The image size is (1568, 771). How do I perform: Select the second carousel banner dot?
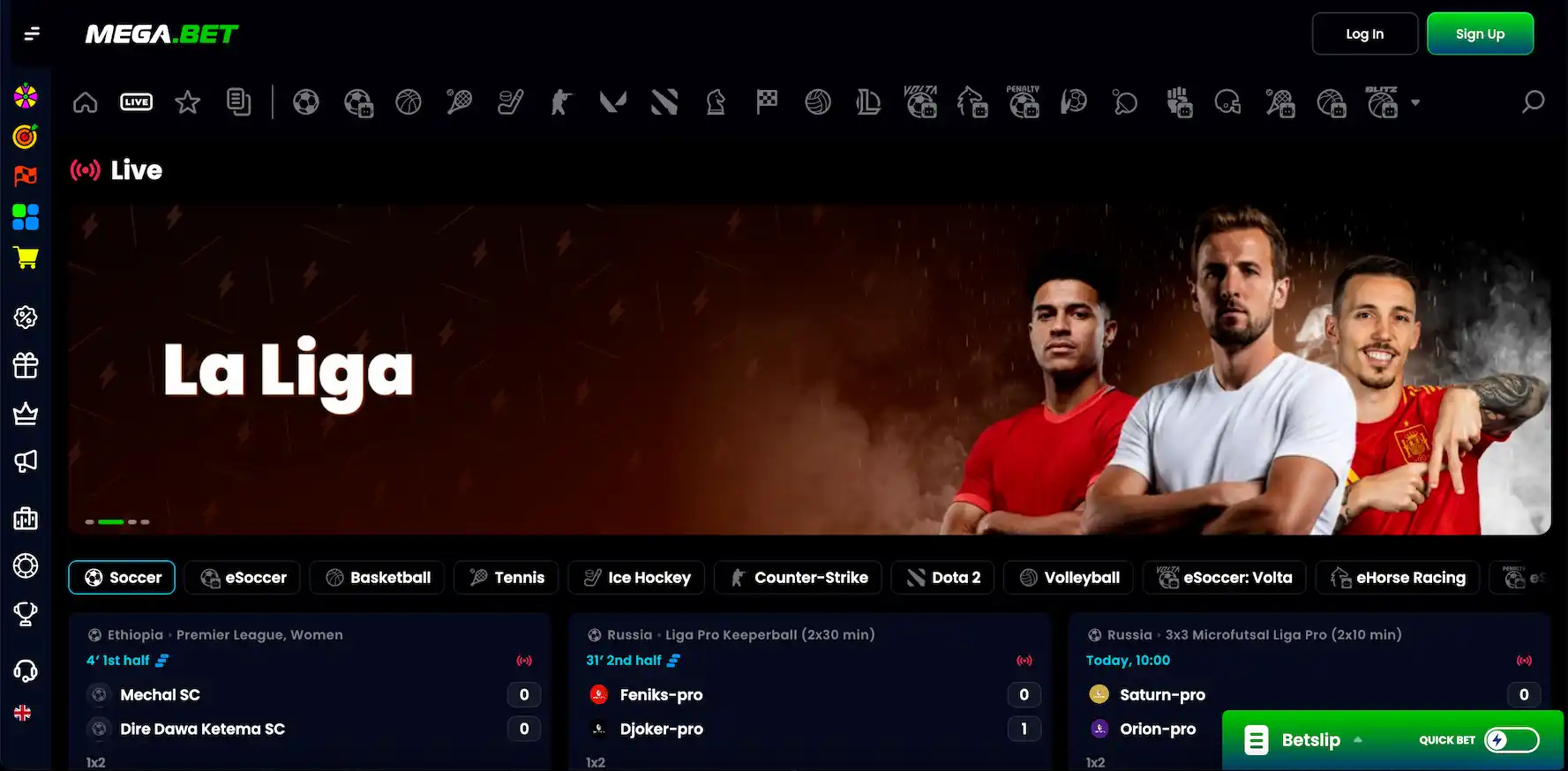pos(111,521)
